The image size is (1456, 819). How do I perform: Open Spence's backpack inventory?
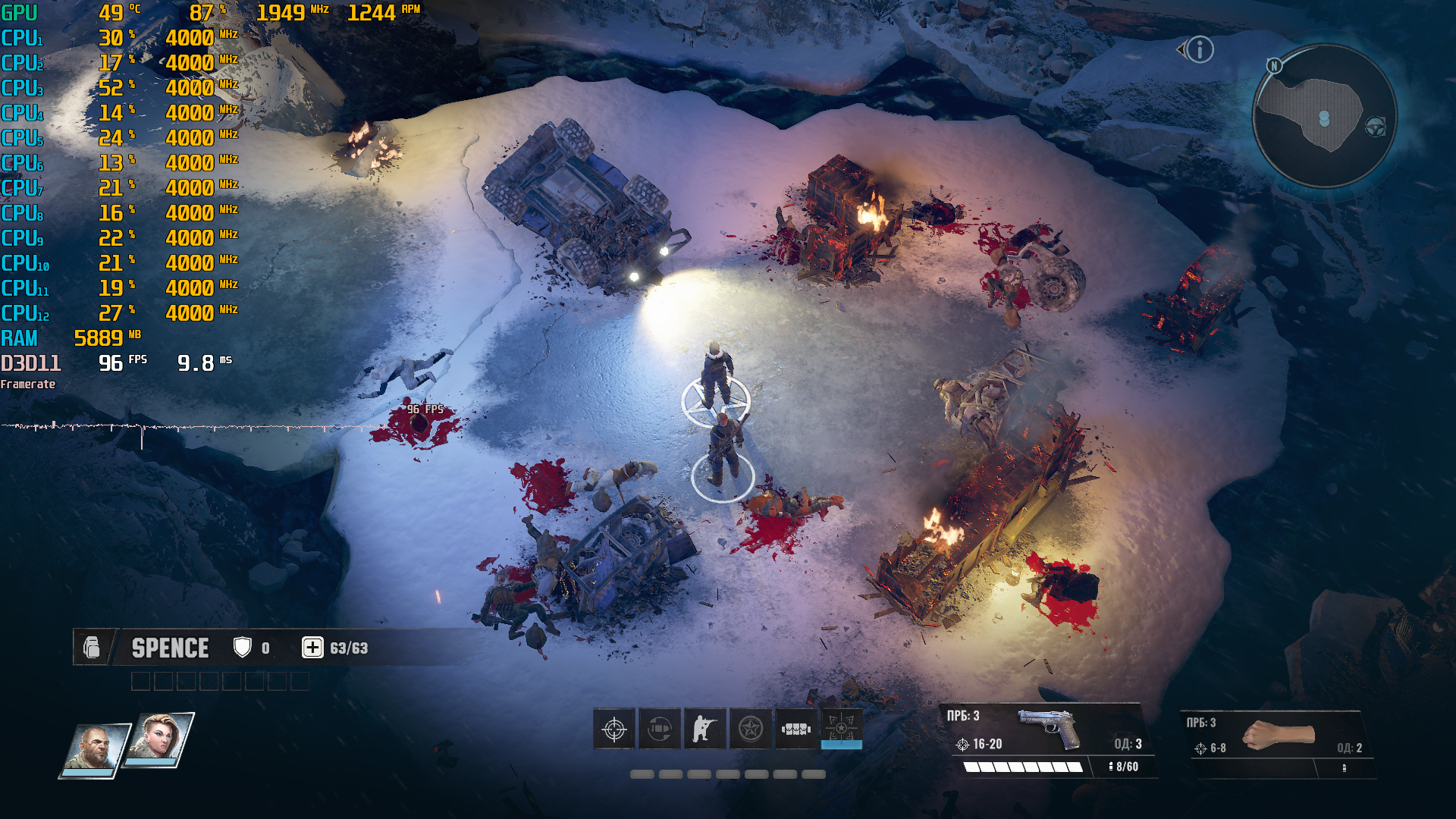92,648
